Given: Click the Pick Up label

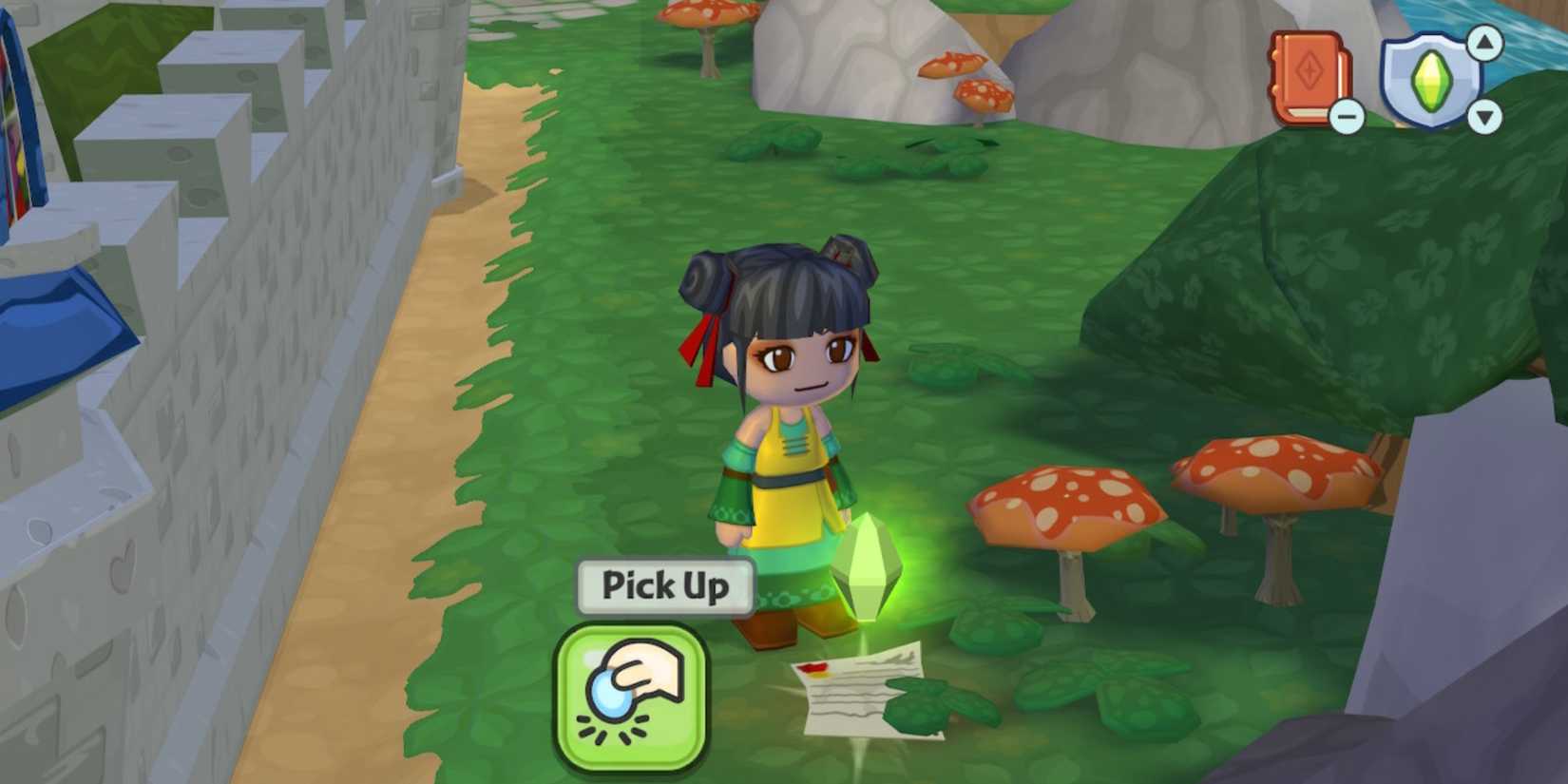Looking at the screenshot, I should 662,586.
